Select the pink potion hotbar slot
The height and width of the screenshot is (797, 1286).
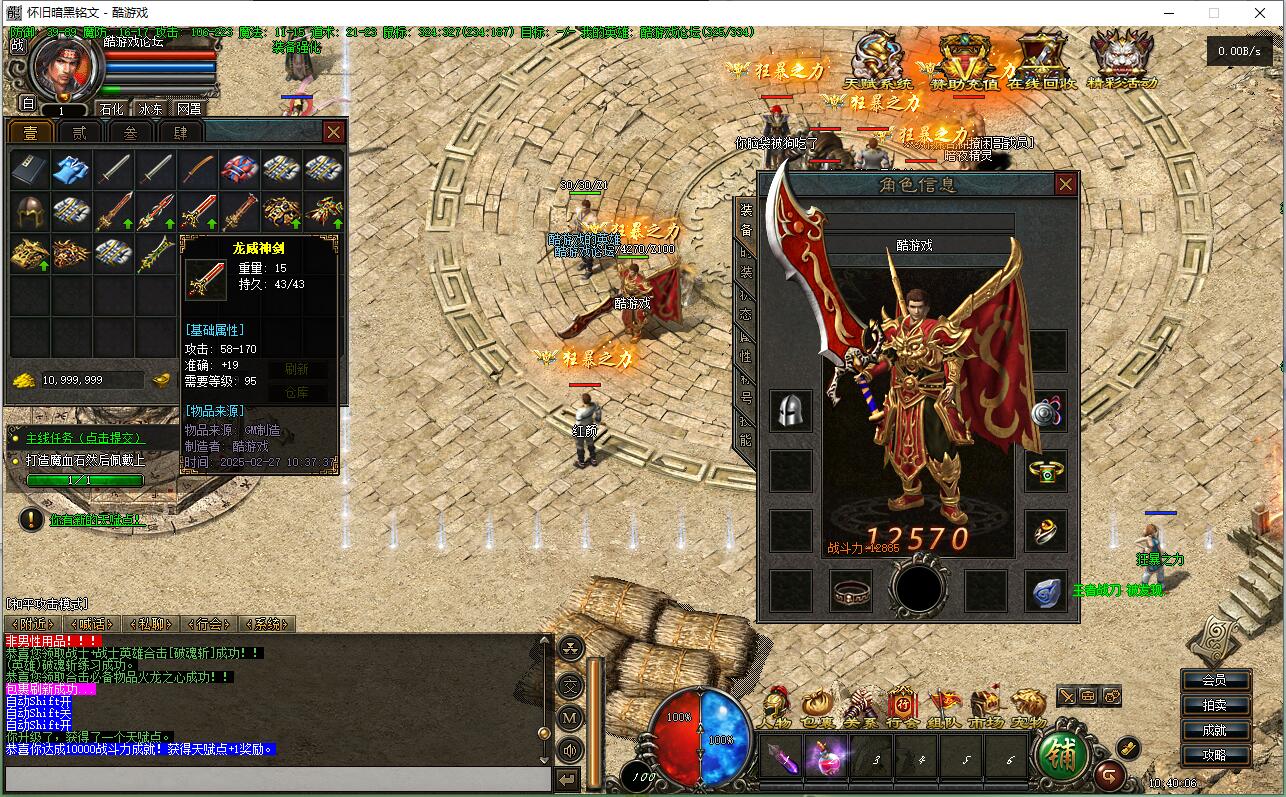click(827, 757)
